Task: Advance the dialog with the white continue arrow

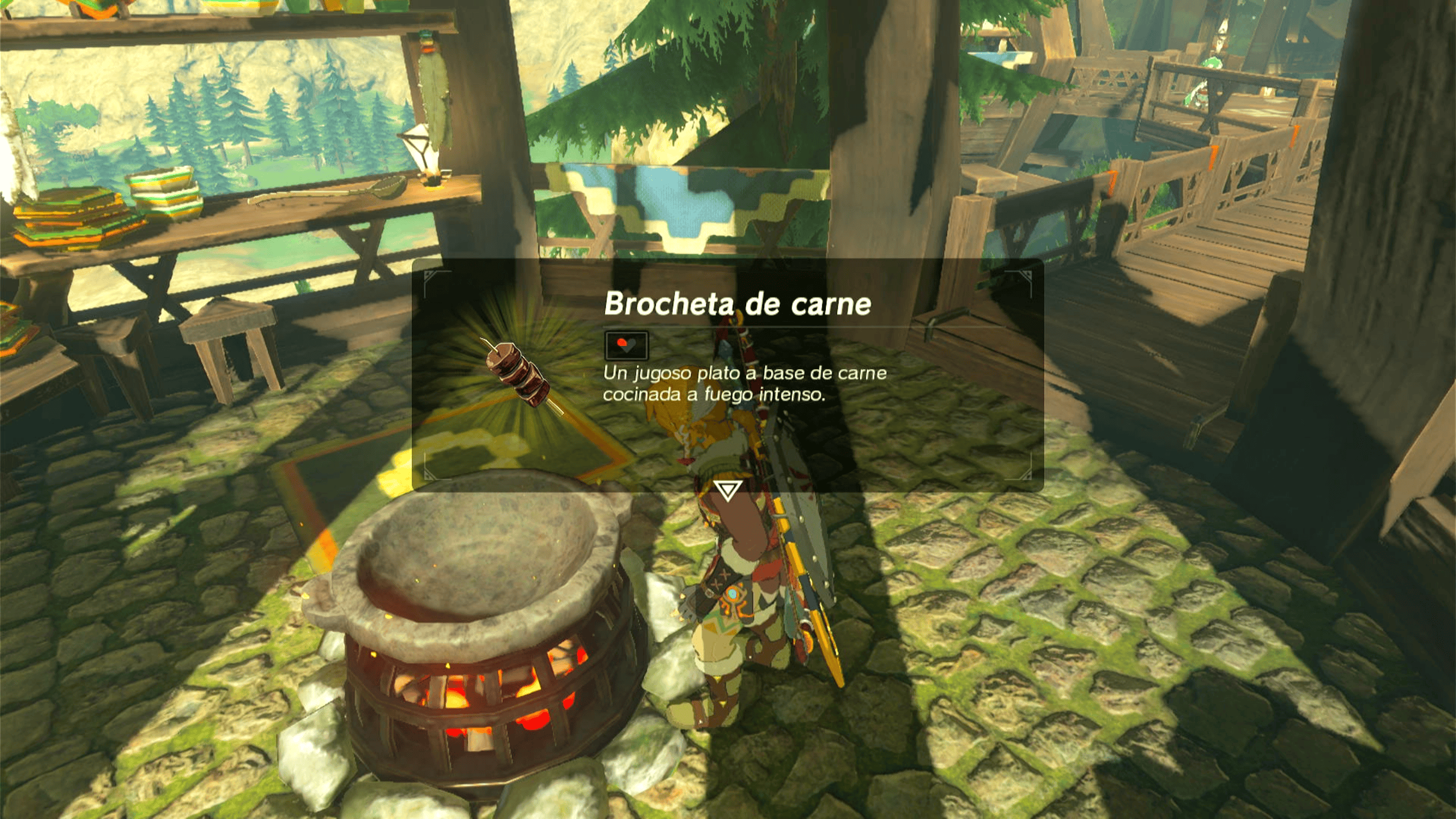Action: [727, 490]
